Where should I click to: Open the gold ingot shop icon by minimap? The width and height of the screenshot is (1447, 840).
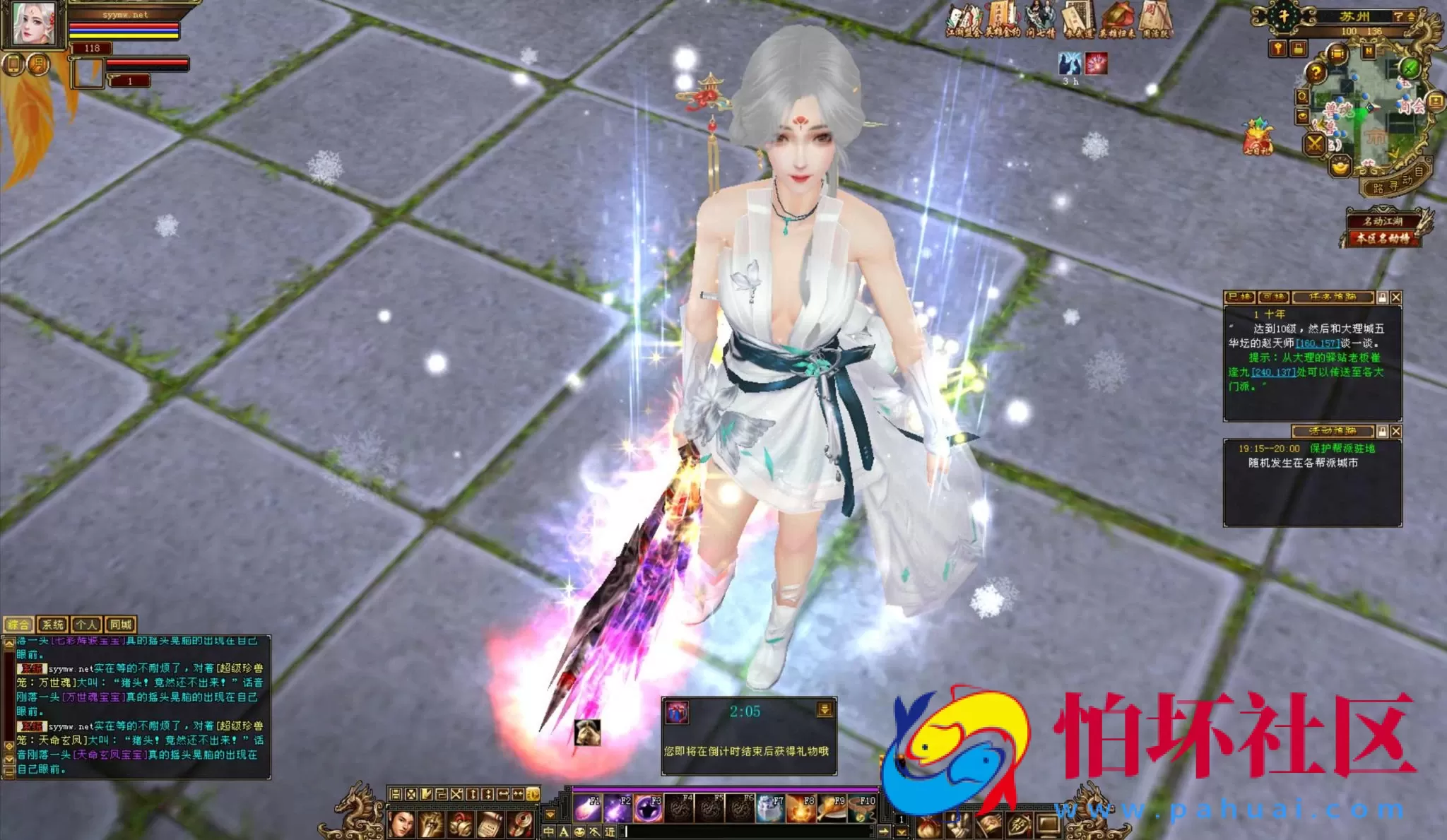click(x=1339, y=167)
